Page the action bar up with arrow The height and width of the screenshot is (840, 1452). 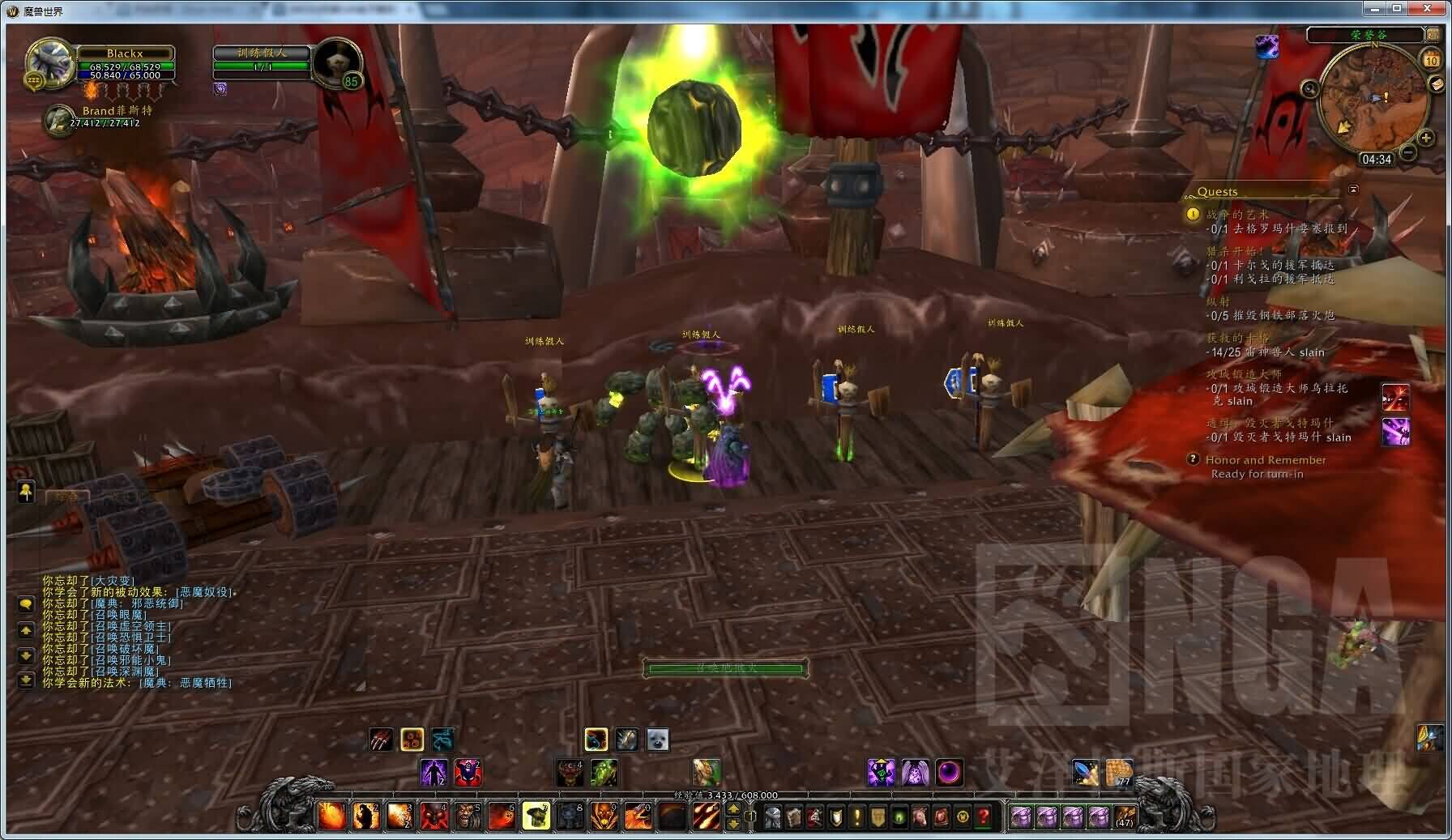[733, 808]
